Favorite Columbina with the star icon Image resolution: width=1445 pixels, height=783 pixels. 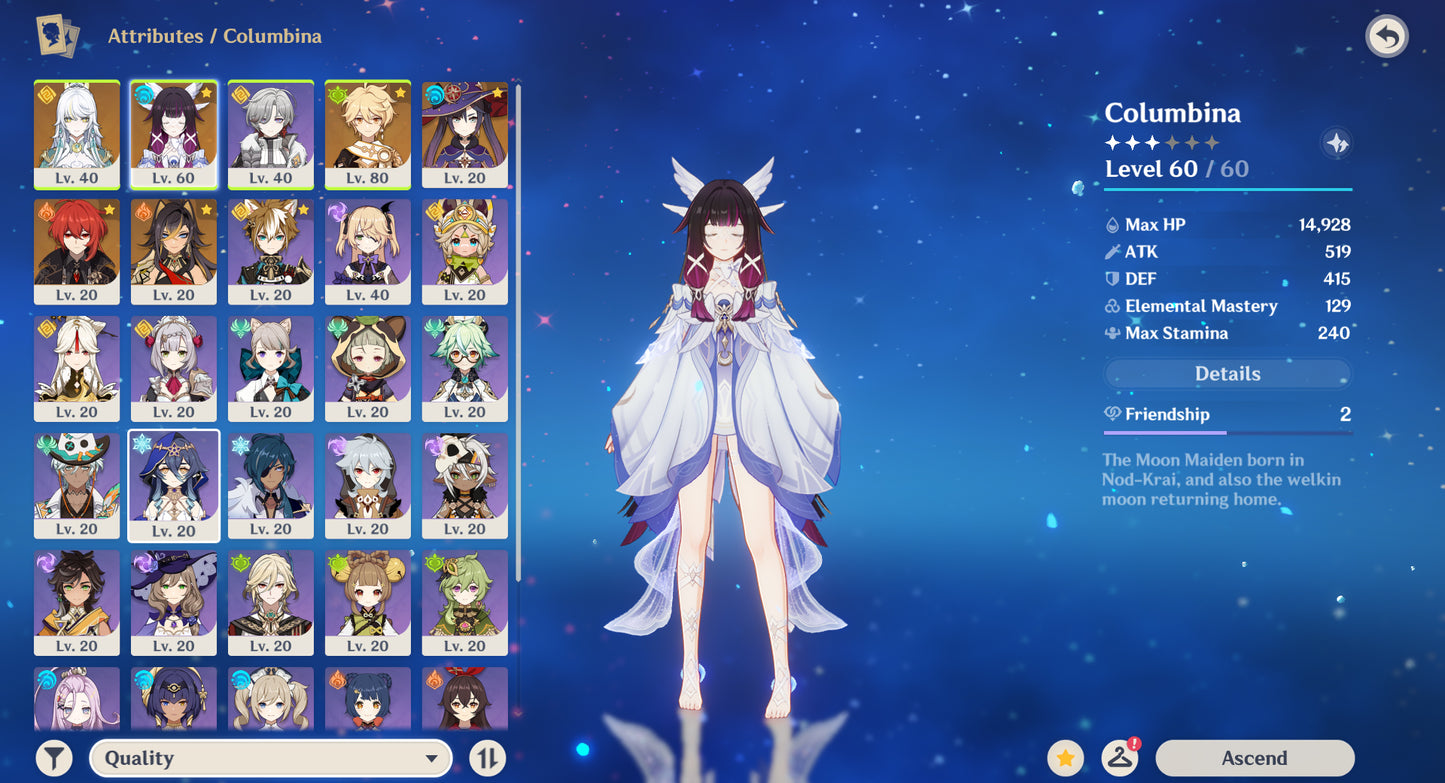point(1066,757)
